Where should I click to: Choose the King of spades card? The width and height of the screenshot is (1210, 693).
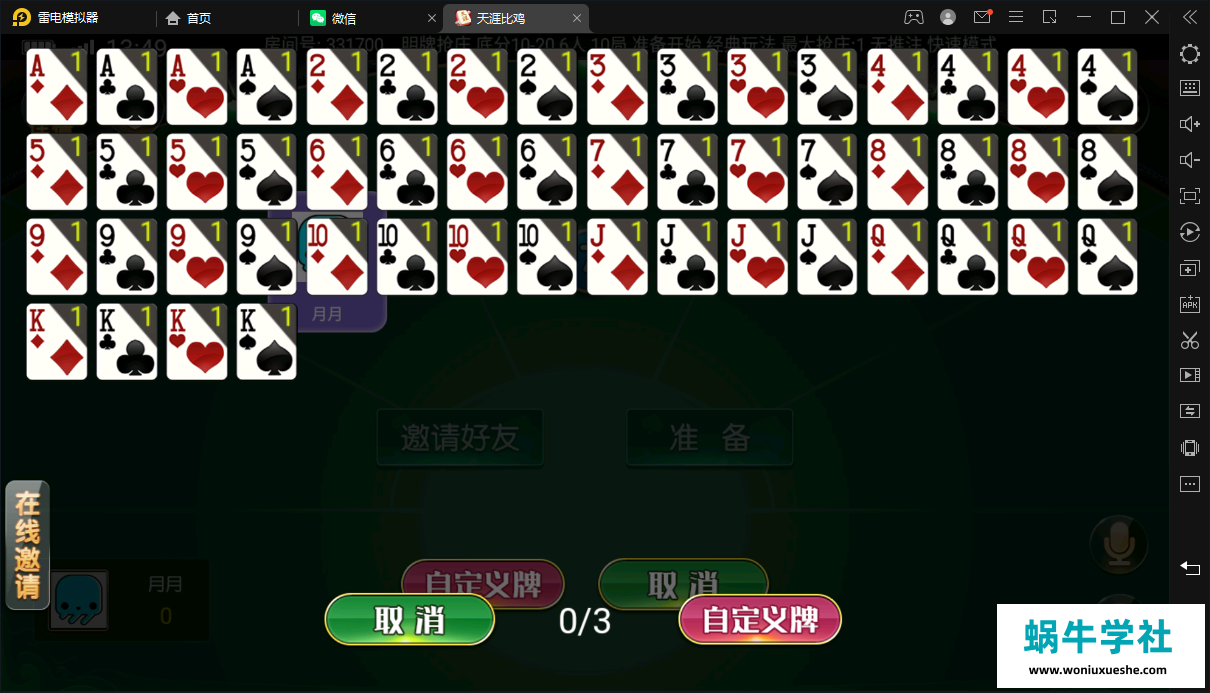pyautogui.click(x=267, y=342)
